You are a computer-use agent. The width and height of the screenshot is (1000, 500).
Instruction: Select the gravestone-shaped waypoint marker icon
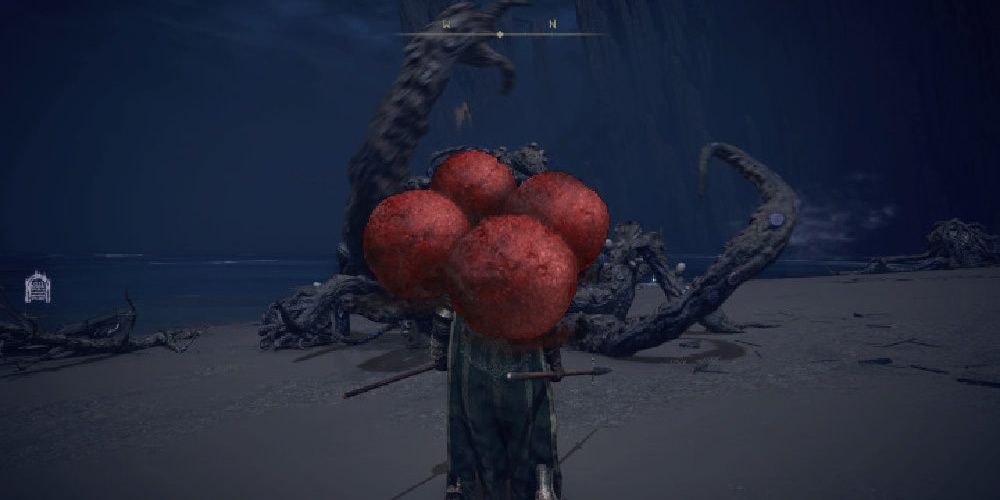click(38, 287)
